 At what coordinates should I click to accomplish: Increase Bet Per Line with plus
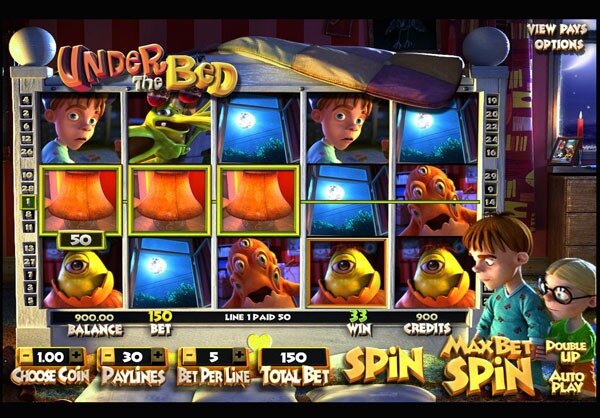239,356
